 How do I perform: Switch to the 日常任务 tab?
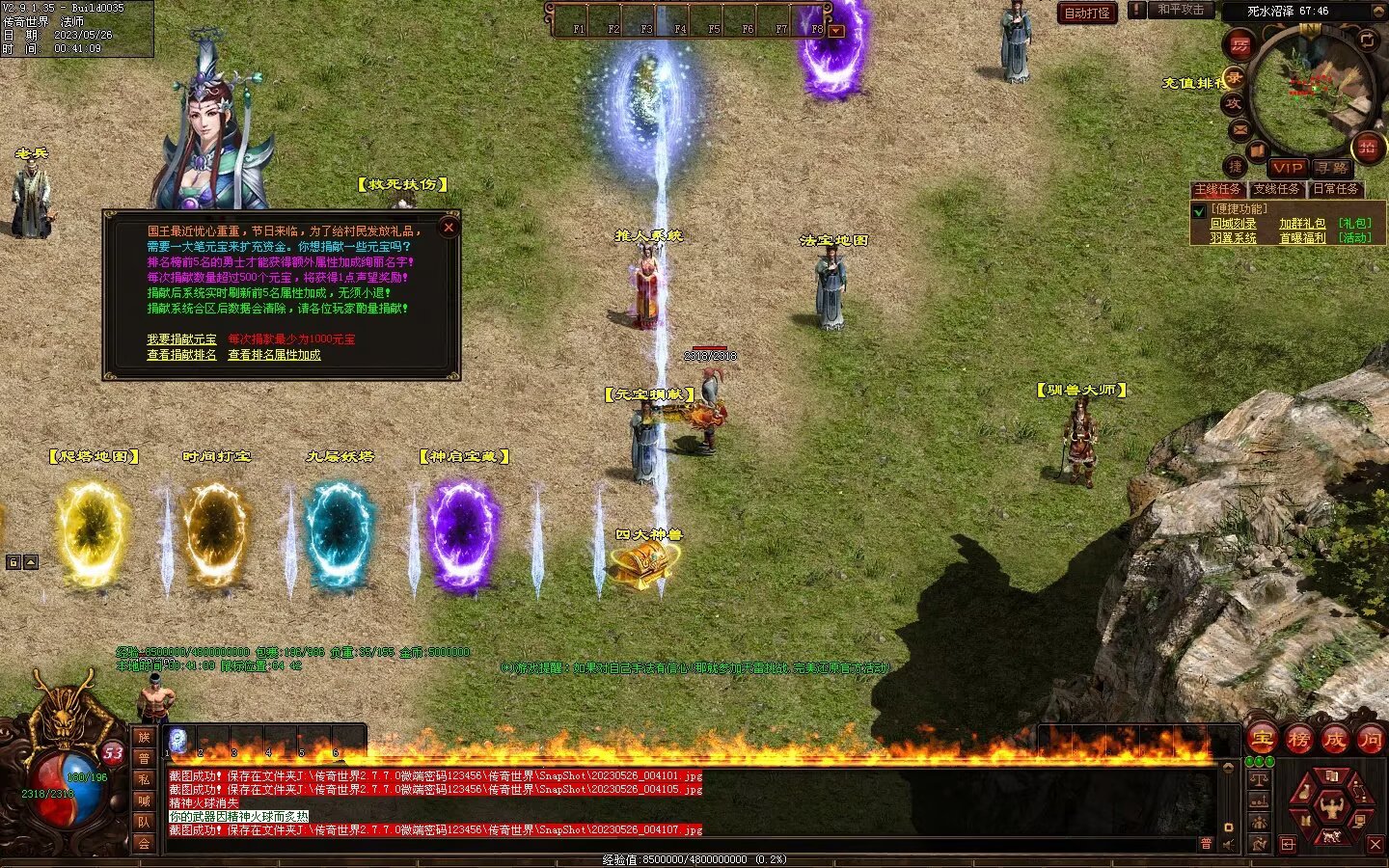coord(1336,189)
